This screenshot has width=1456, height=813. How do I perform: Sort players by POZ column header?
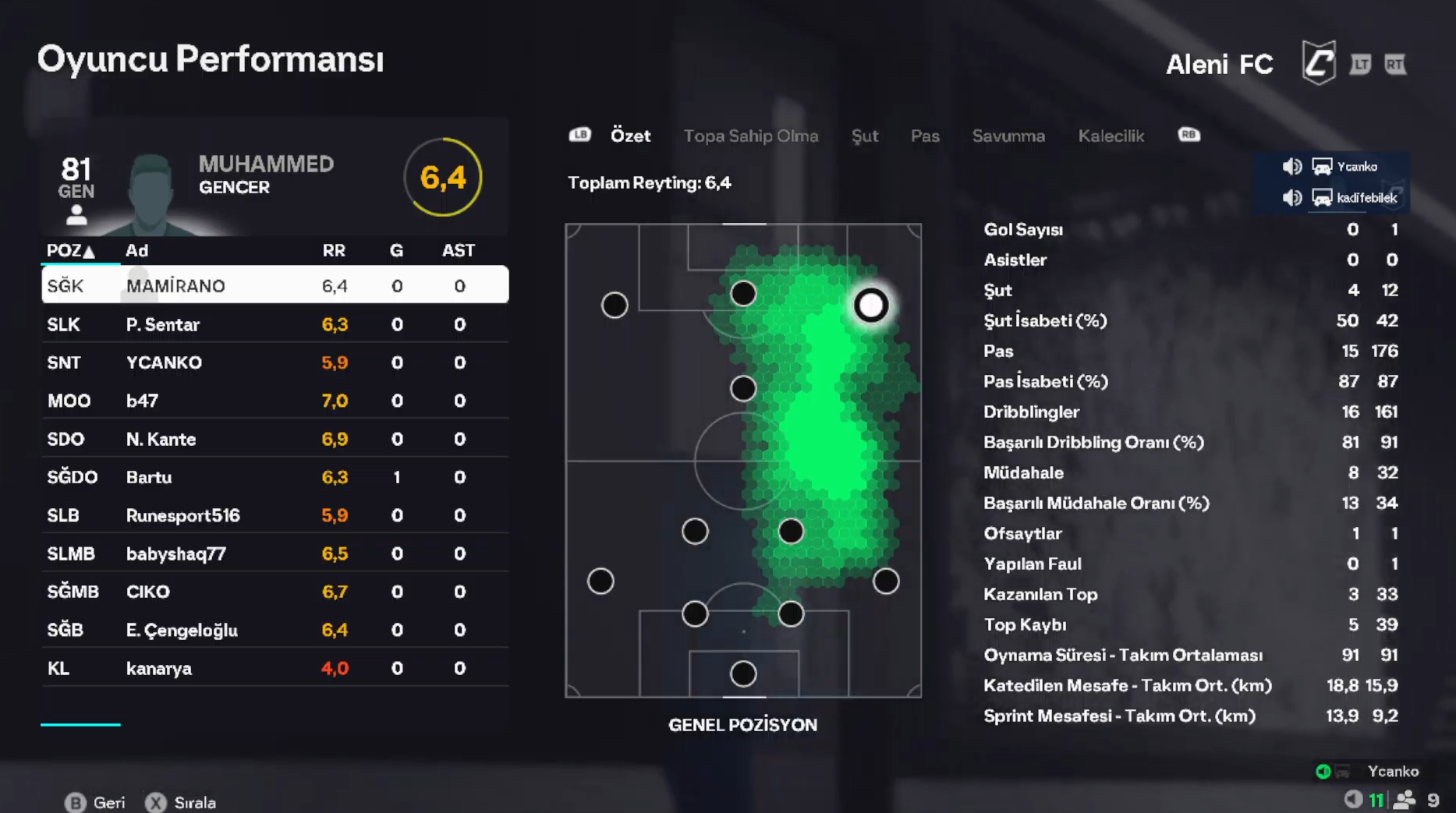(x=70, y=250)
